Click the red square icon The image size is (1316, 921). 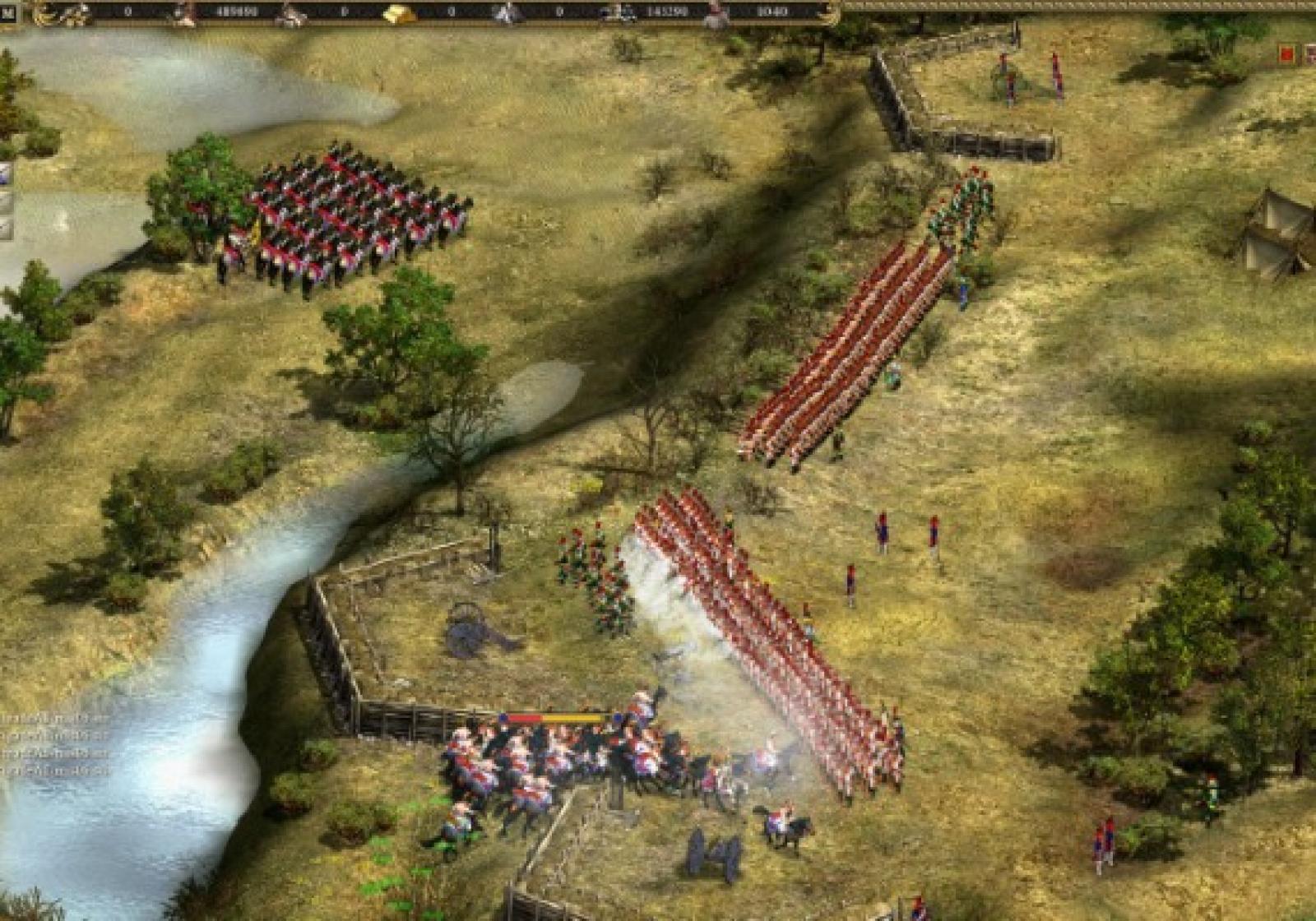point(1286,54)
